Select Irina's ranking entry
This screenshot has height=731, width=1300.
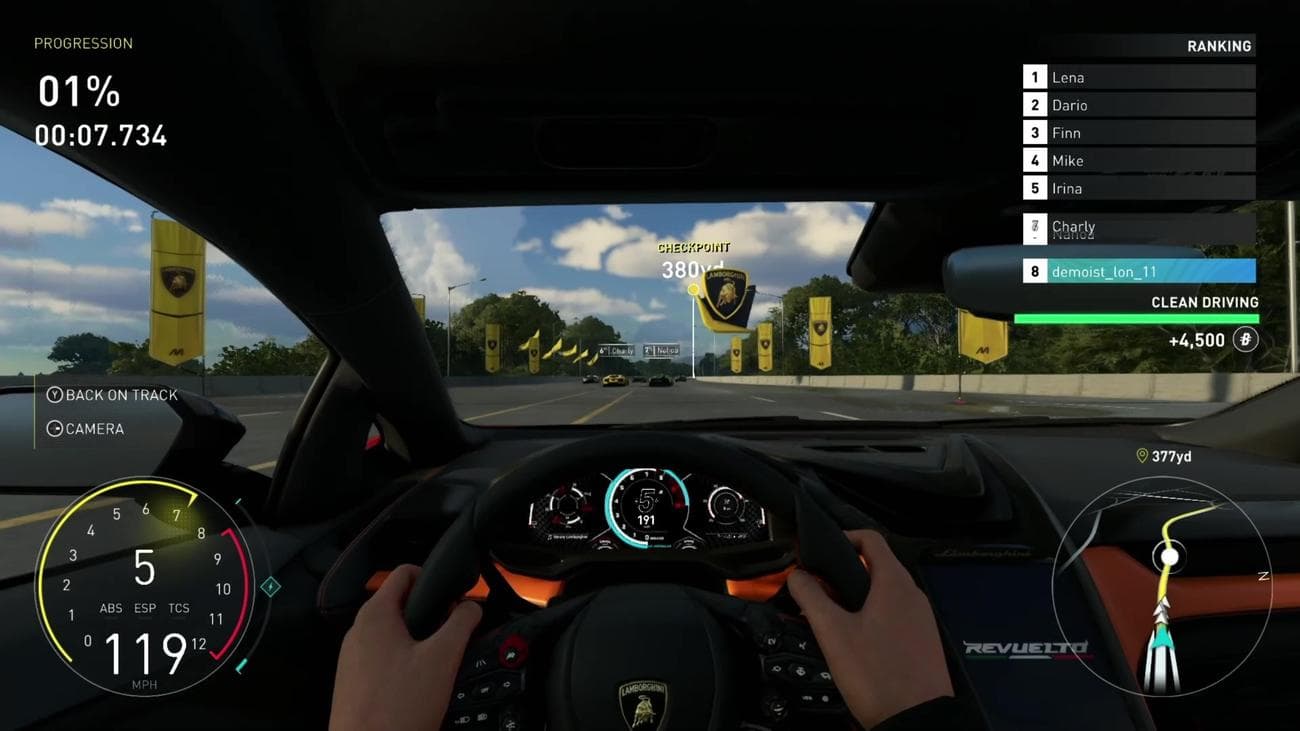pyautogui.click(x=1138, y=188)
